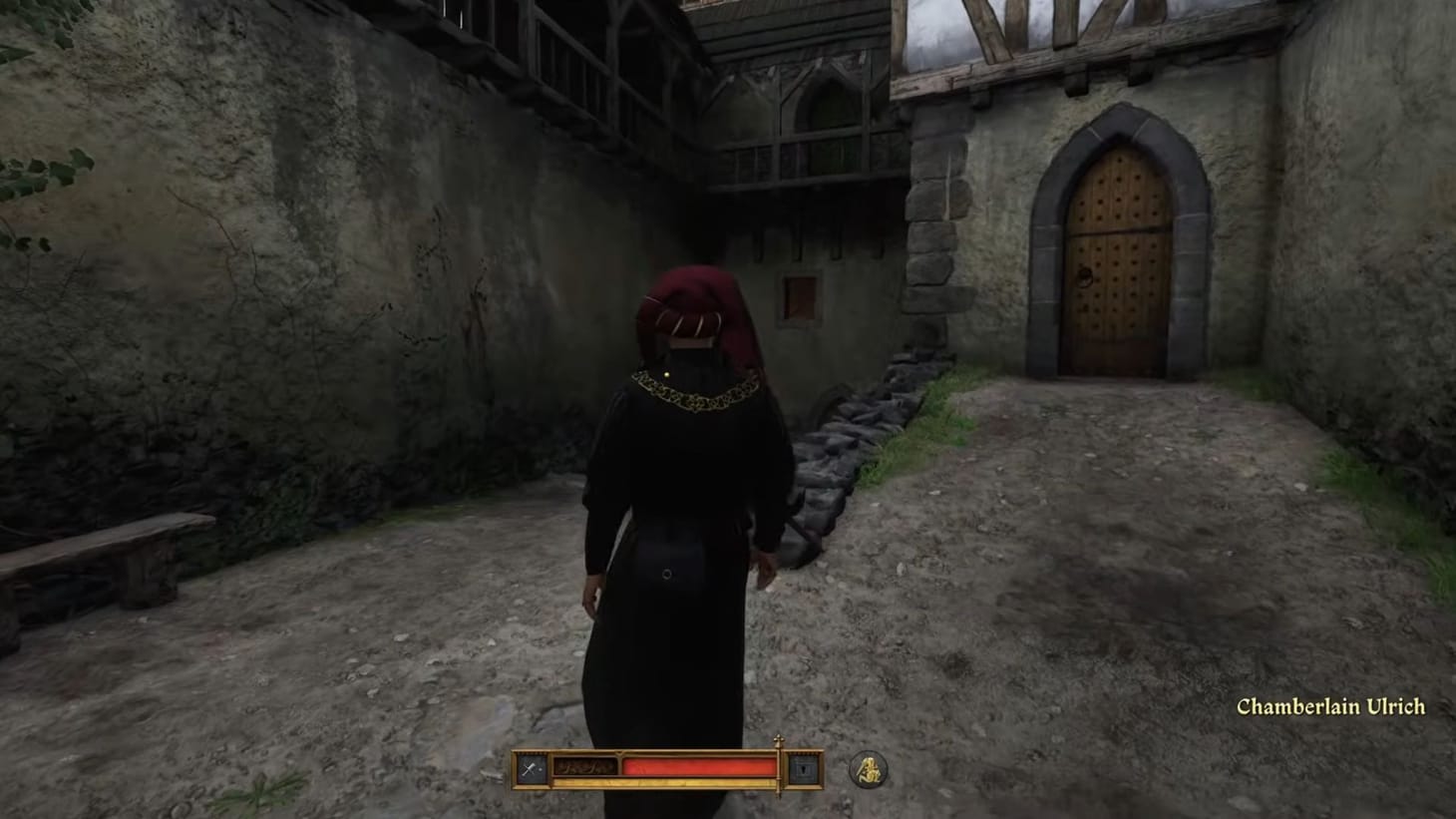The width and height of the screenshot is (1456, 819).
Task: Click the keyhole icon right of the health bar
Action: [804, 768]
